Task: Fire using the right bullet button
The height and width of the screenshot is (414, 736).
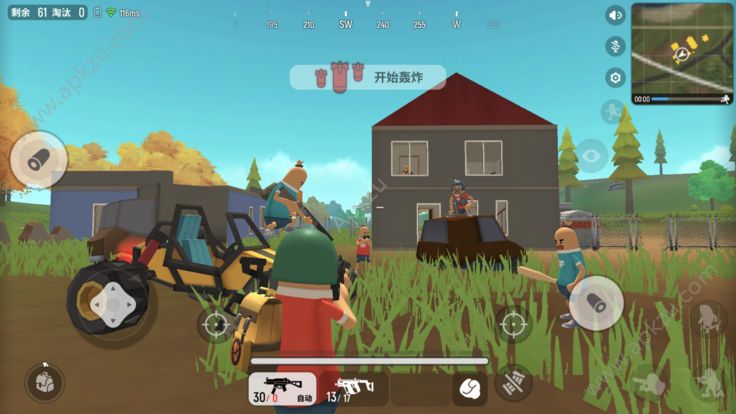Action: pyautogui.click(x=596, y=302)
